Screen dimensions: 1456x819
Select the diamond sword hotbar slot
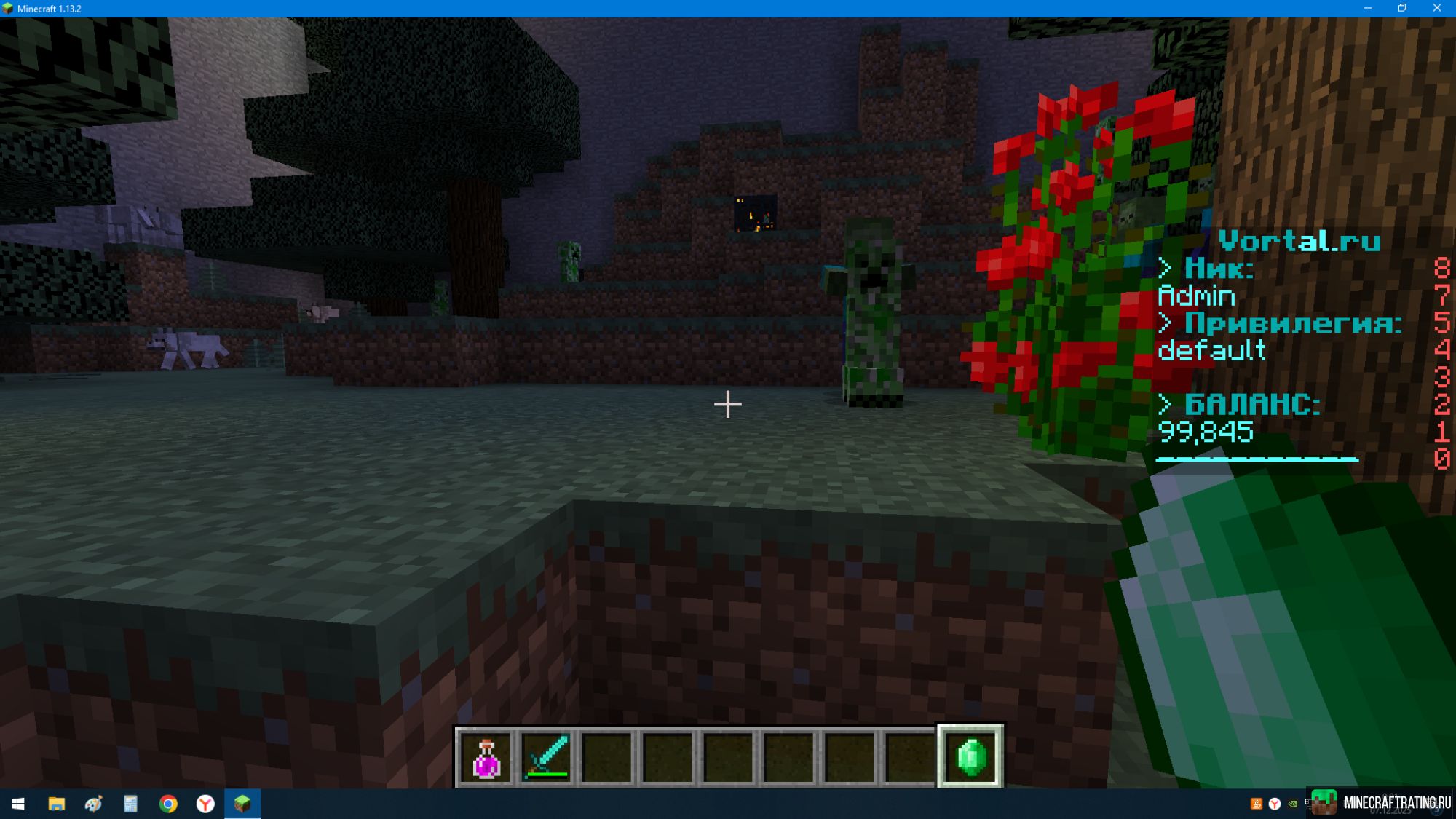(x=547, y=757)
